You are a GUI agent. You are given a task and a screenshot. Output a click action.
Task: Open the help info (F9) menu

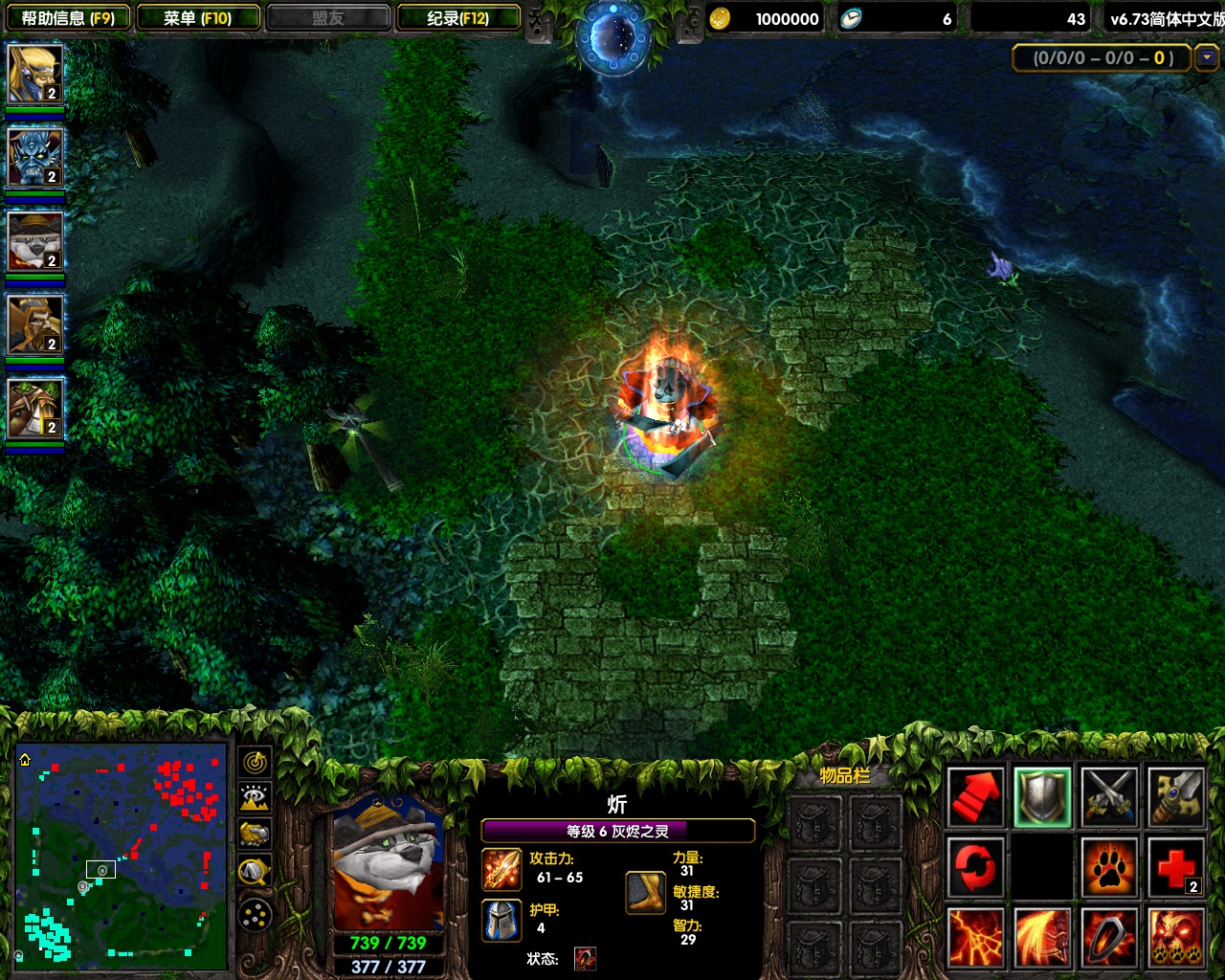pyautogui.click(x=68, y=18)
